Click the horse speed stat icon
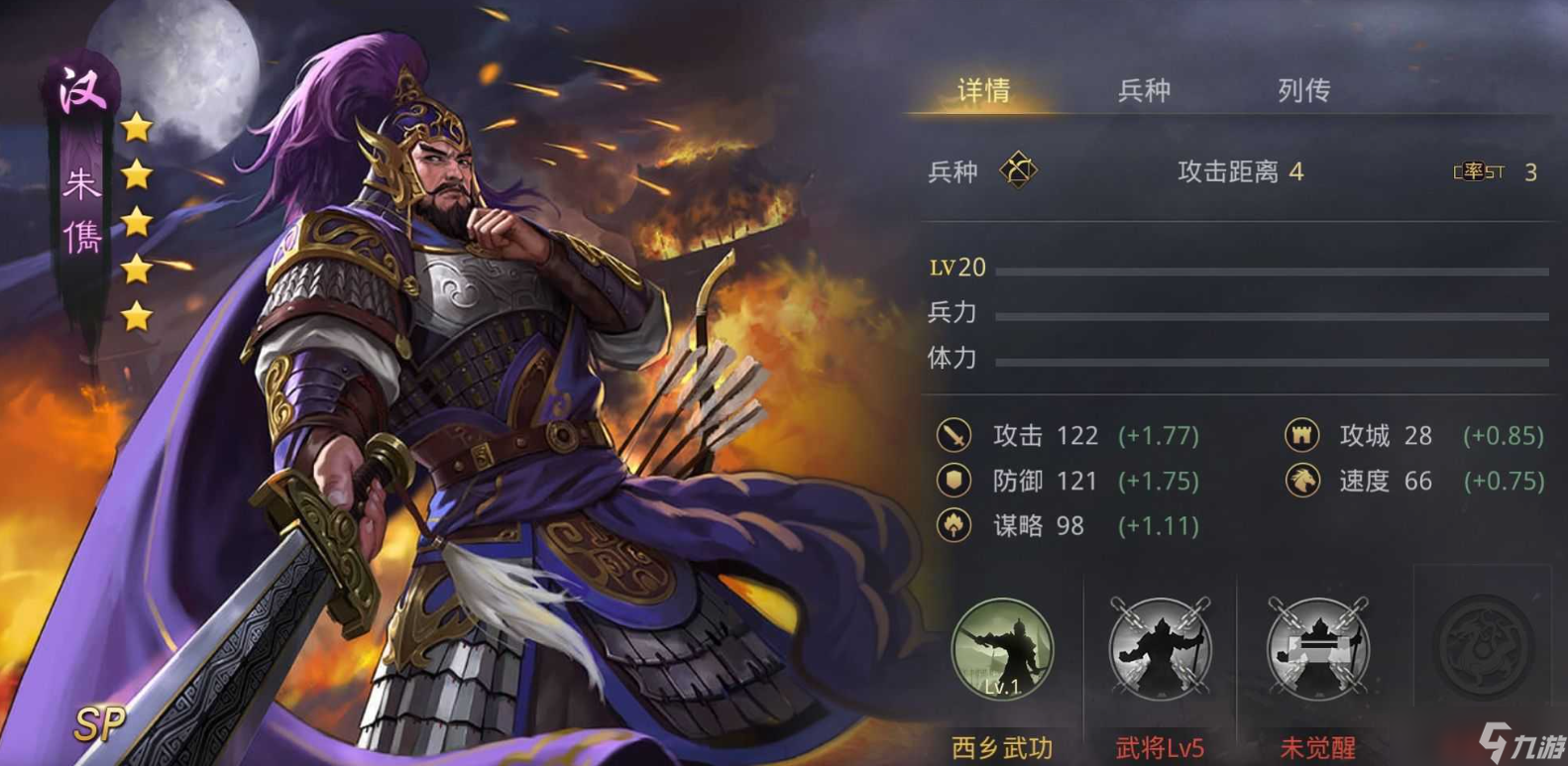This screenshot has height=766, width=1568. (x=1301, y=482)
